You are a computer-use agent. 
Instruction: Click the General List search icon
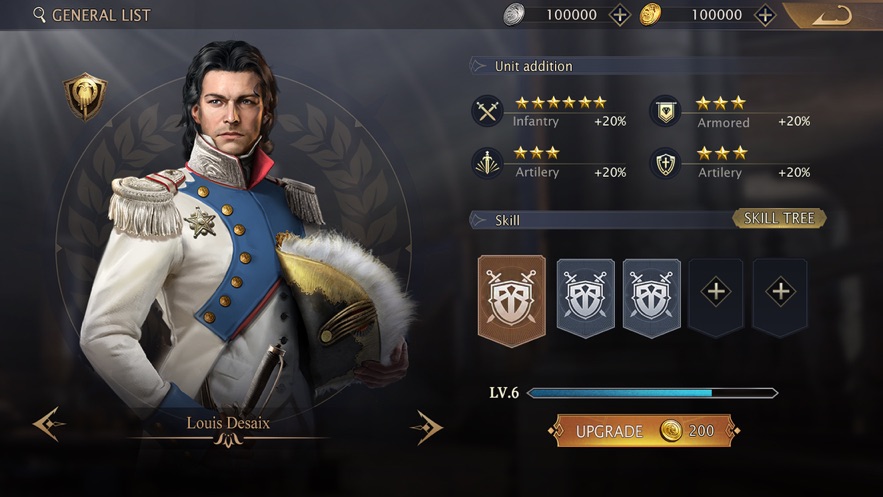[x=40, y=15]
